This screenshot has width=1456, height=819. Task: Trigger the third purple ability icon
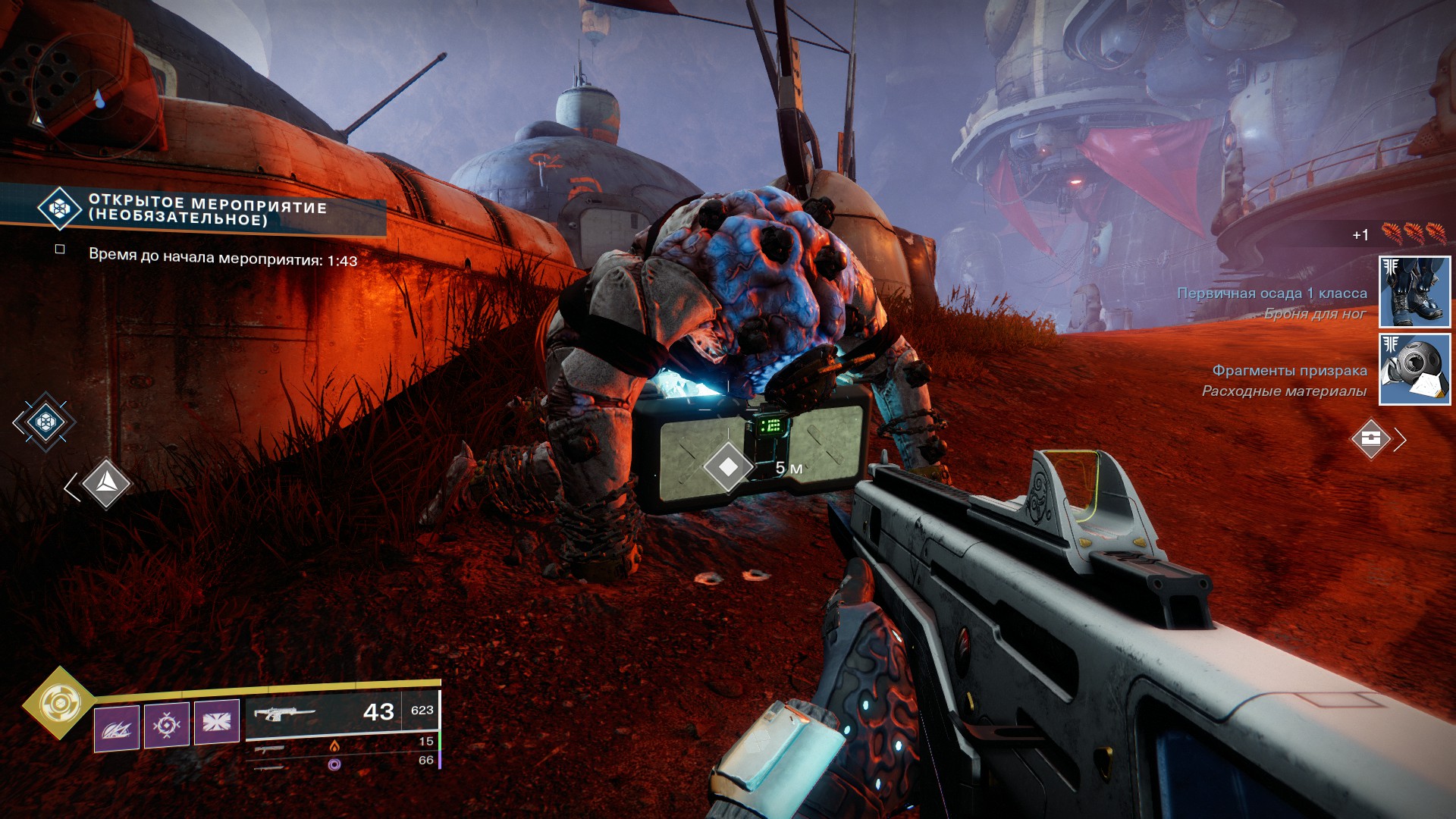point(217,721)
